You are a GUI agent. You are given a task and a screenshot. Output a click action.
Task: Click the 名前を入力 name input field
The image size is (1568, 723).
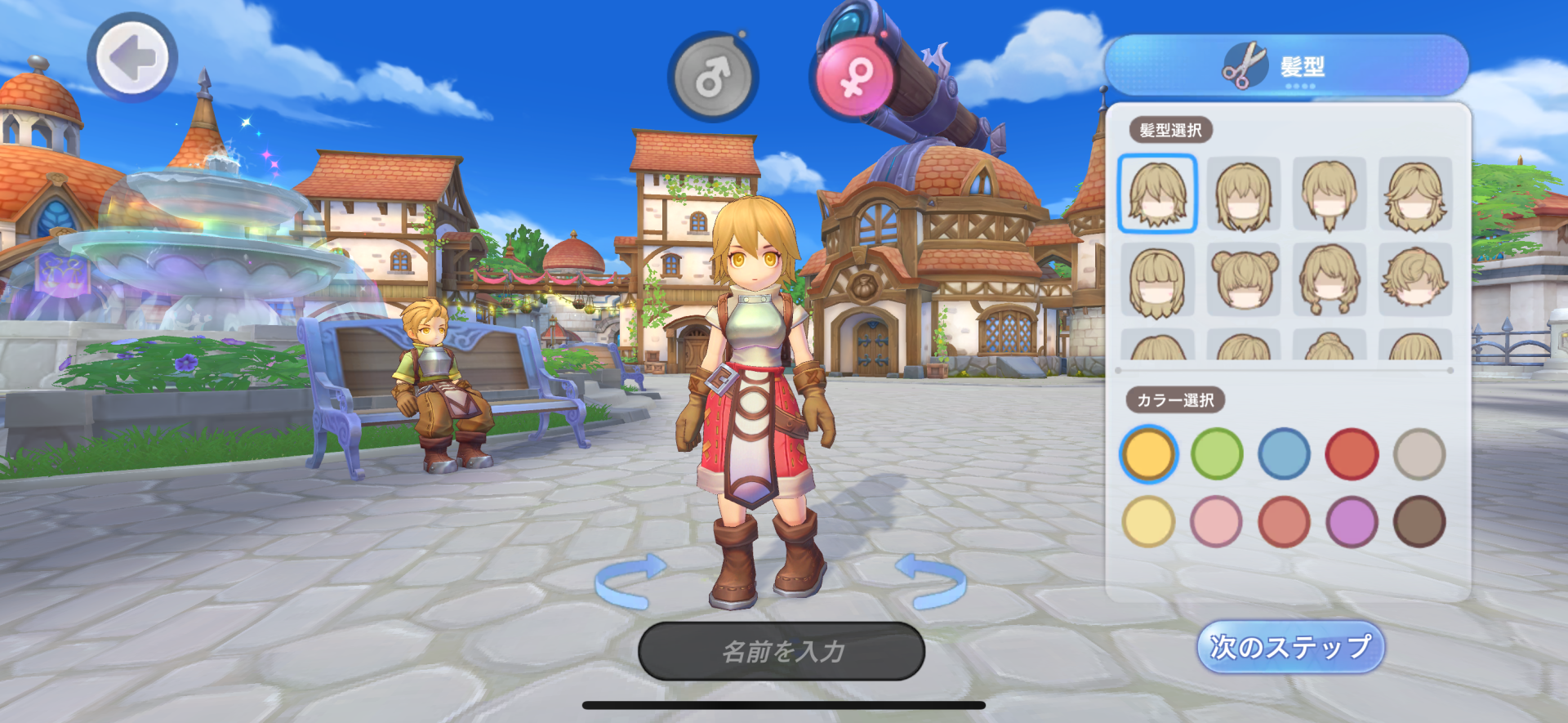[x=782, y=651]
